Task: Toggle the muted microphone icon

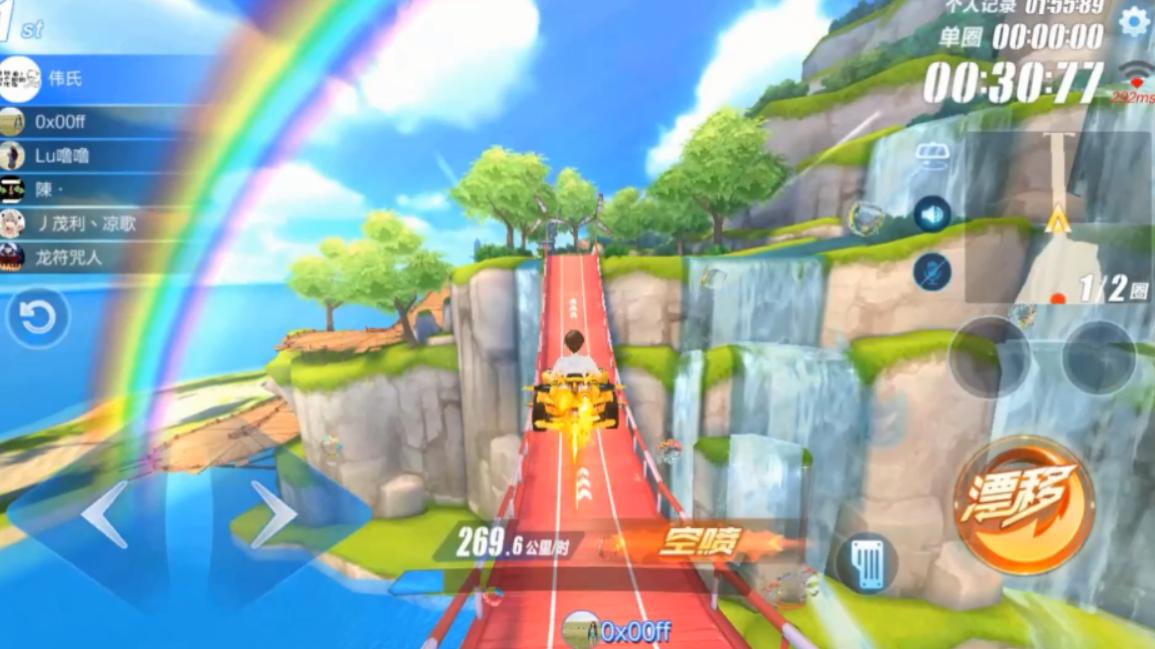Action: coord(932,272)
